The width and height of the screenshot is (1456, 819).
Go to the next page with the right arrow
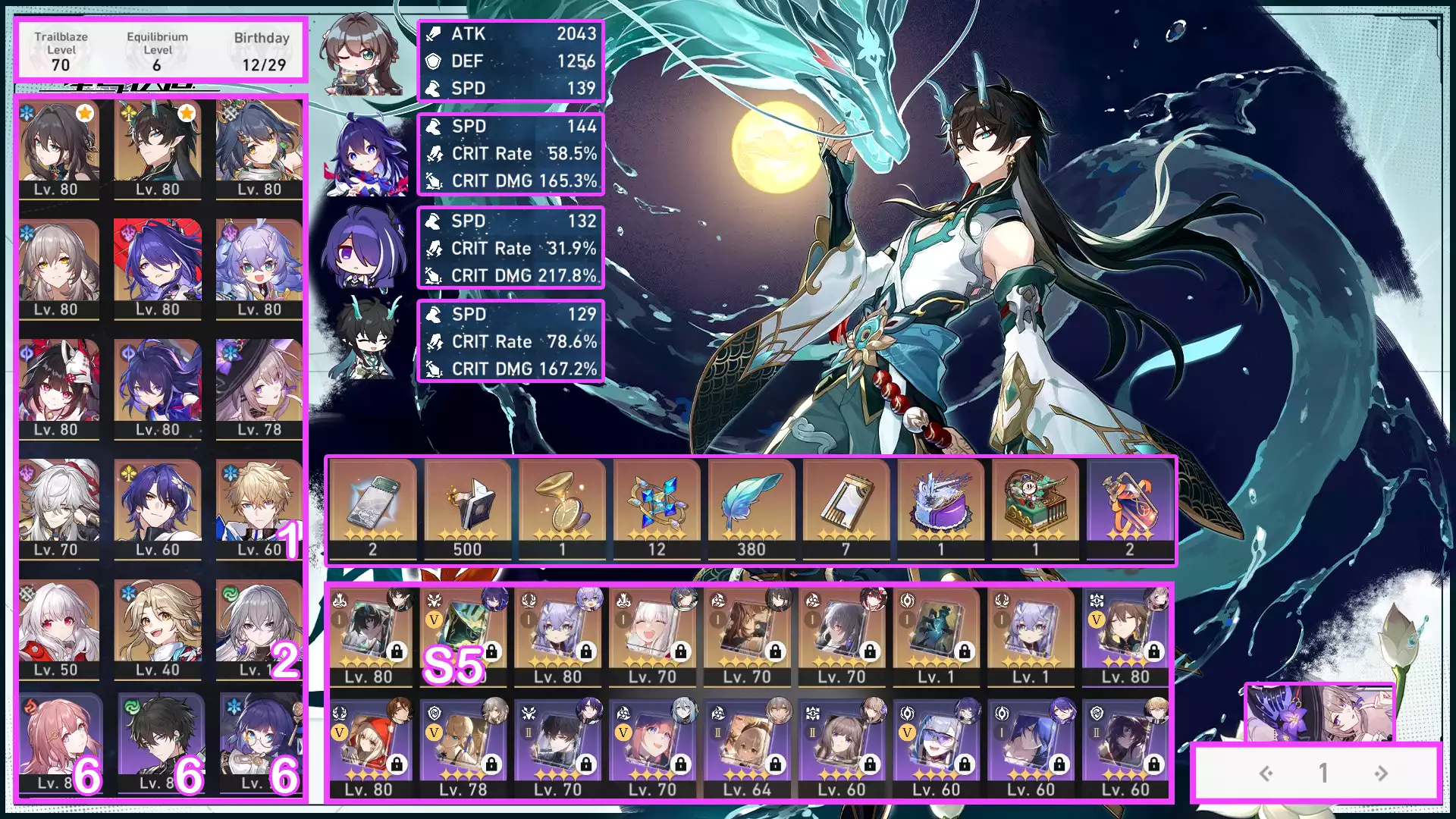pos(1381,773)
